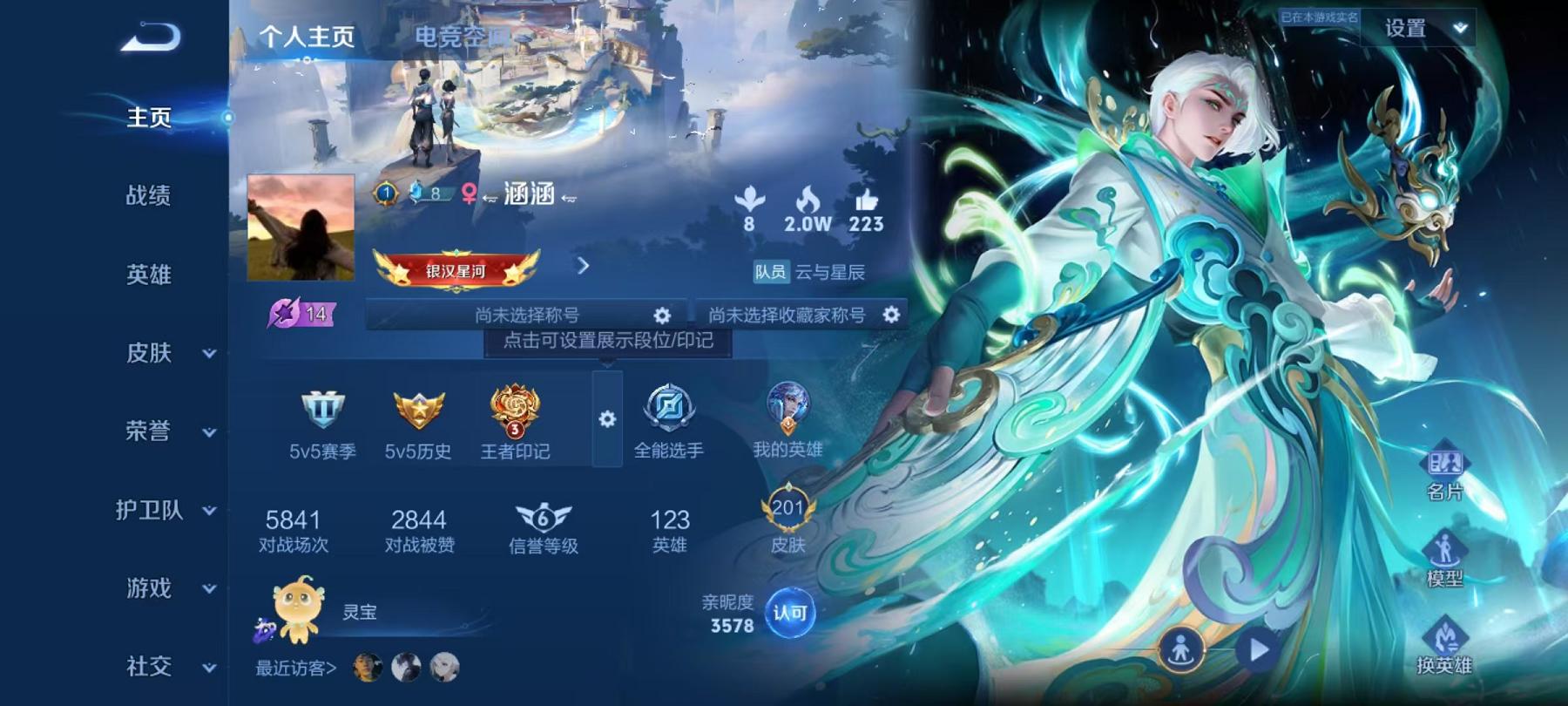Click the player avatar thumbnail
Screen dimensions: 1568x706
click(x=300, y=227)
